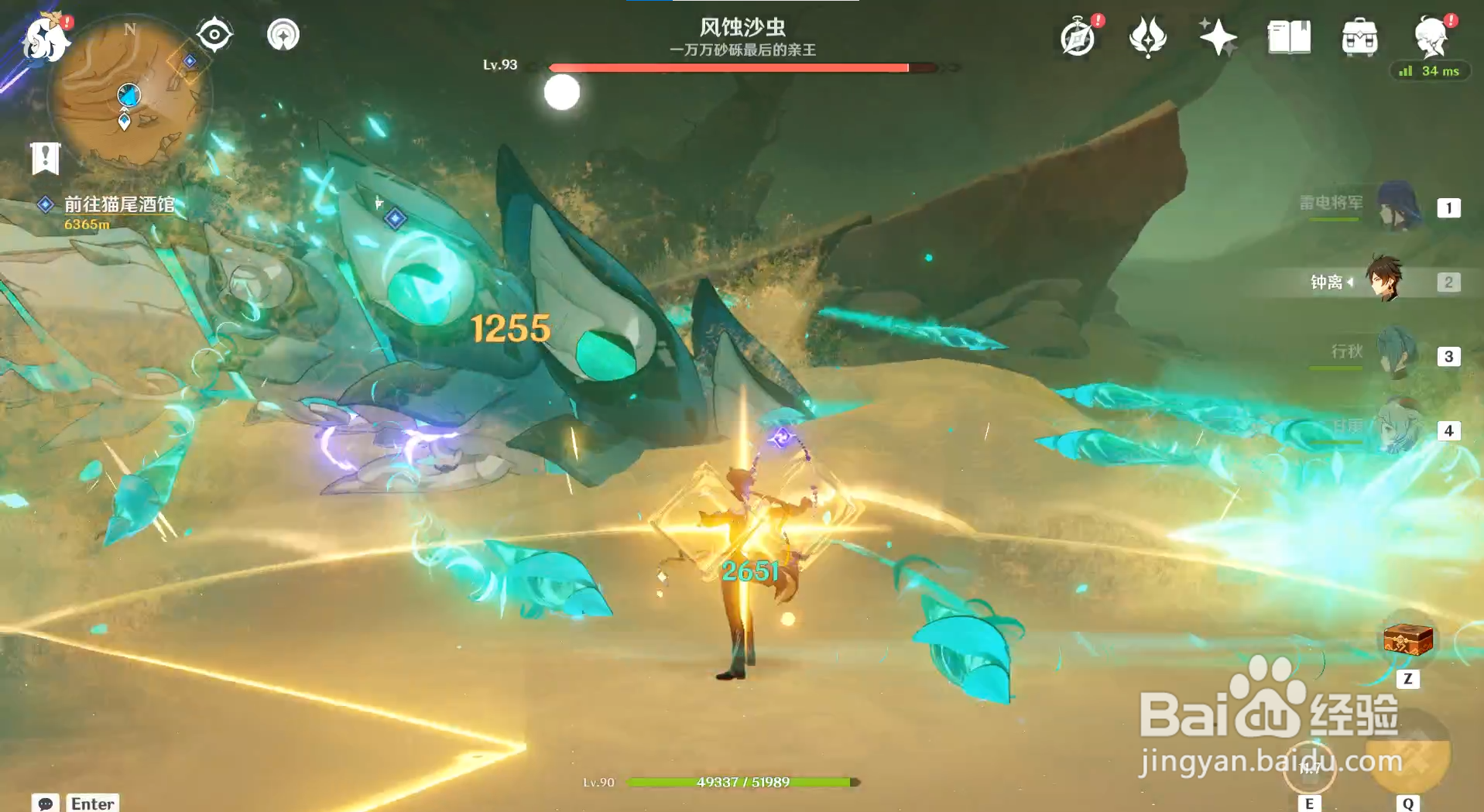This screenshot has width=1484, height=812.
Task: Open the Character screen via the silhouette icon
Action: tap(1431, 36)
